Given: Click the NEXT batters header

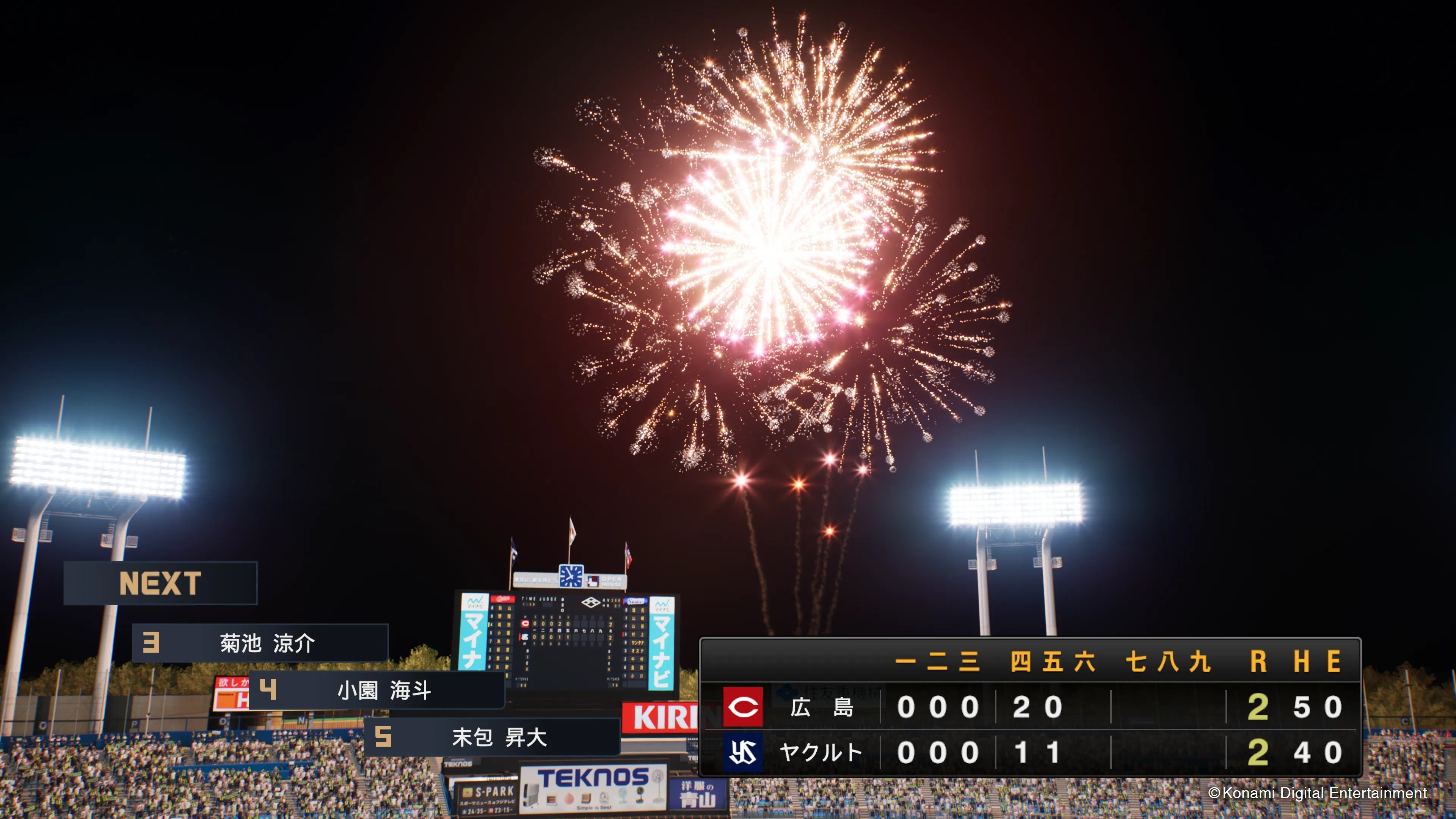Looking at the screenshot, I should coord(160,583).
